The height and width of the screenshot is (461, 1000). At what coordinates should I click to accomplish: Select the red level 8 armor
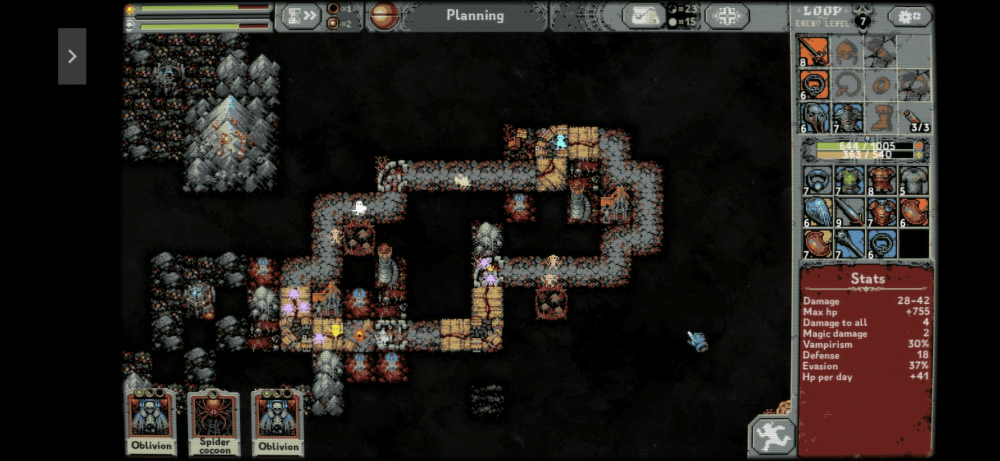point(881,180)
